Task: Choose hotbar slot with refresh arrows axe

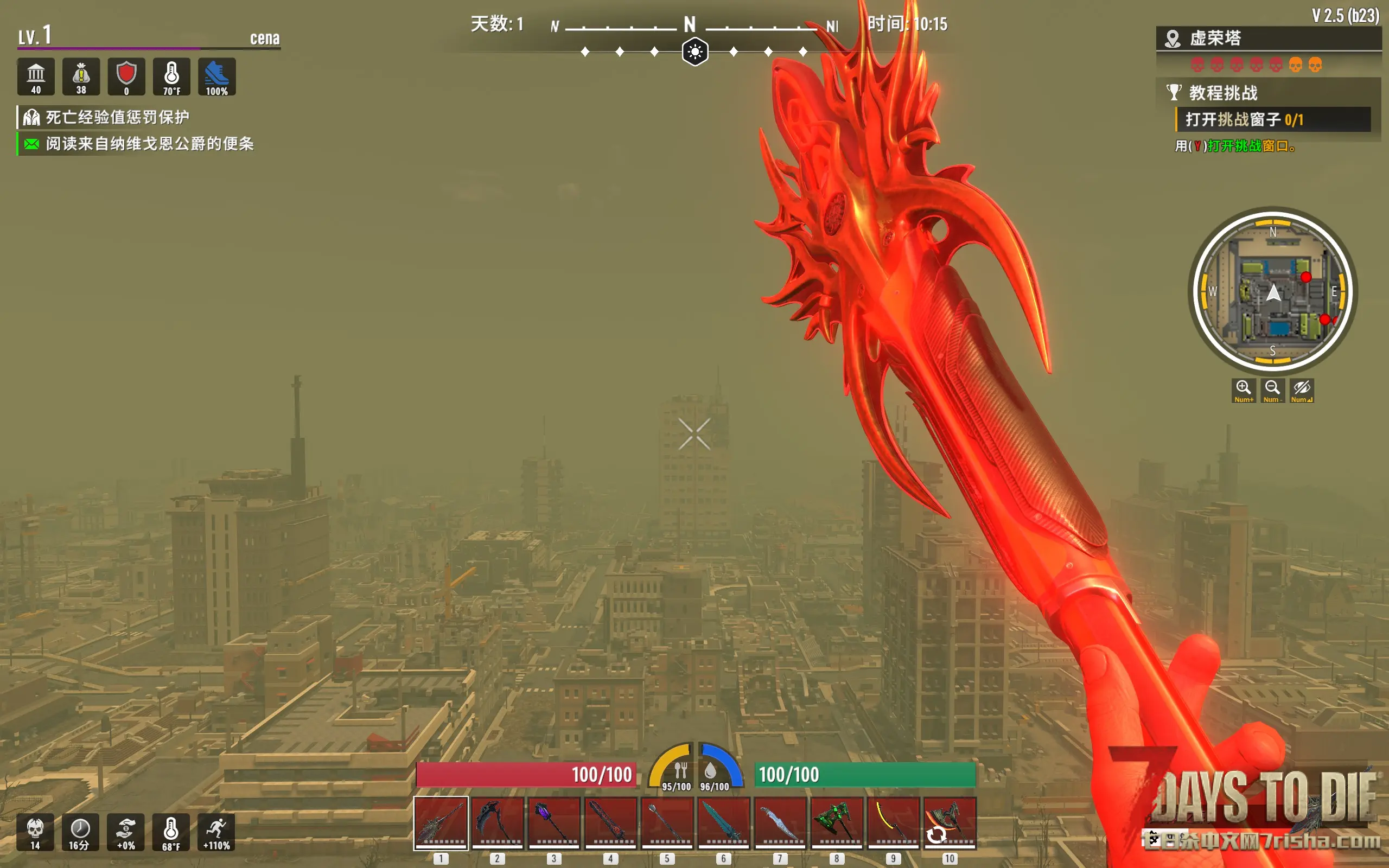Action: (x=950, y=822)
